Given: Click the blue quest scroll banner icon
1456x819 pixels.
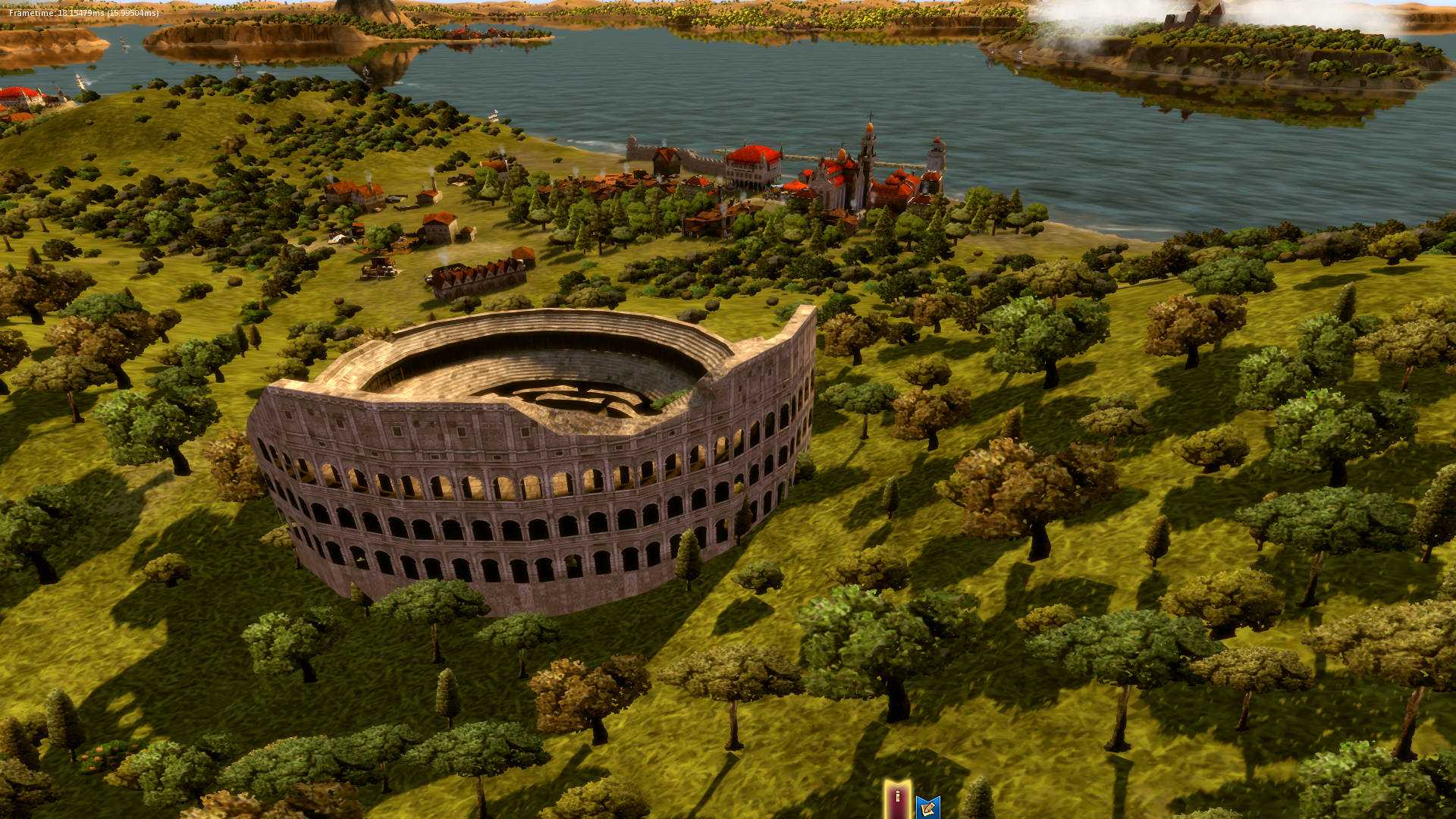Looking at the screenshot, I should [929, 806].
